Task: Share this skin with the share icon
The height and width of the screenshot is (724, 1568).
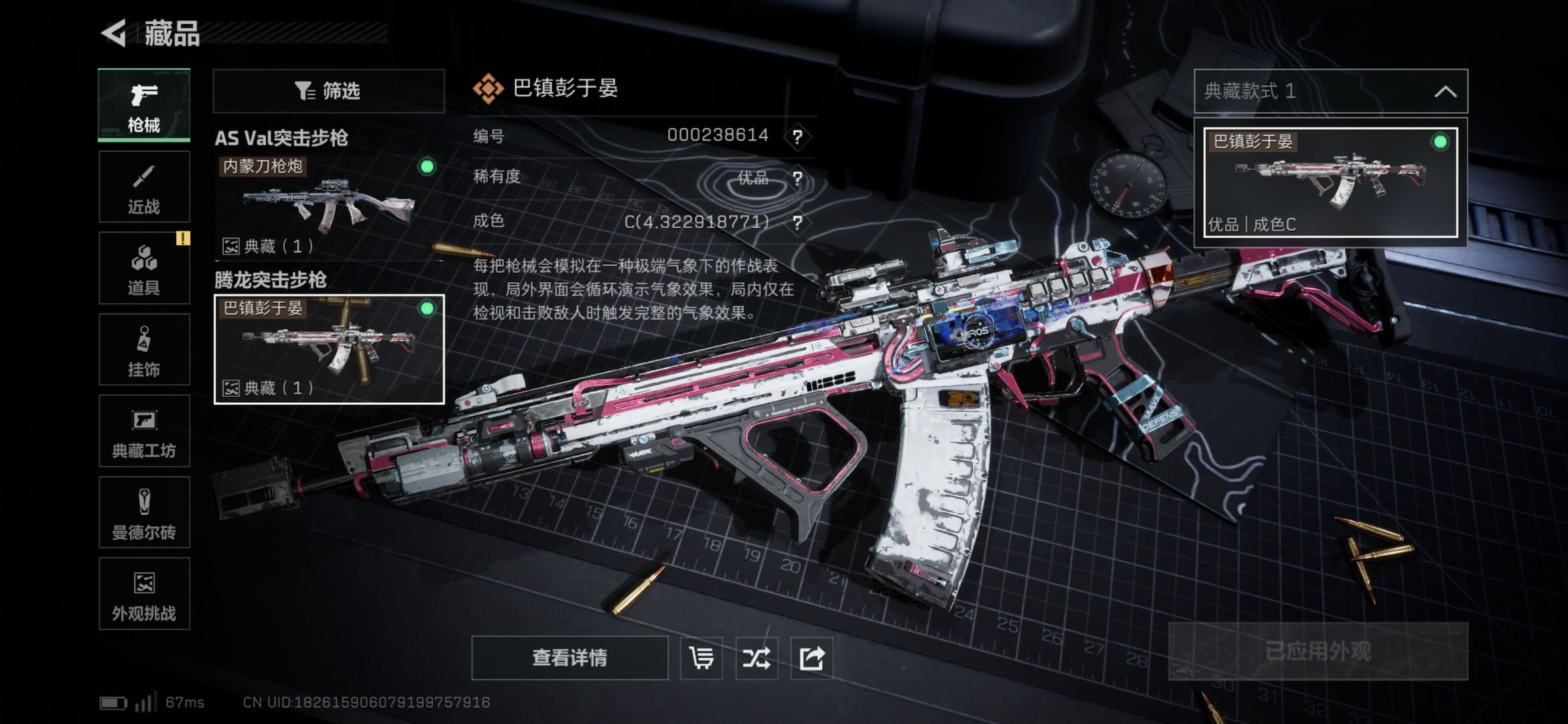Action: (811, 658)
